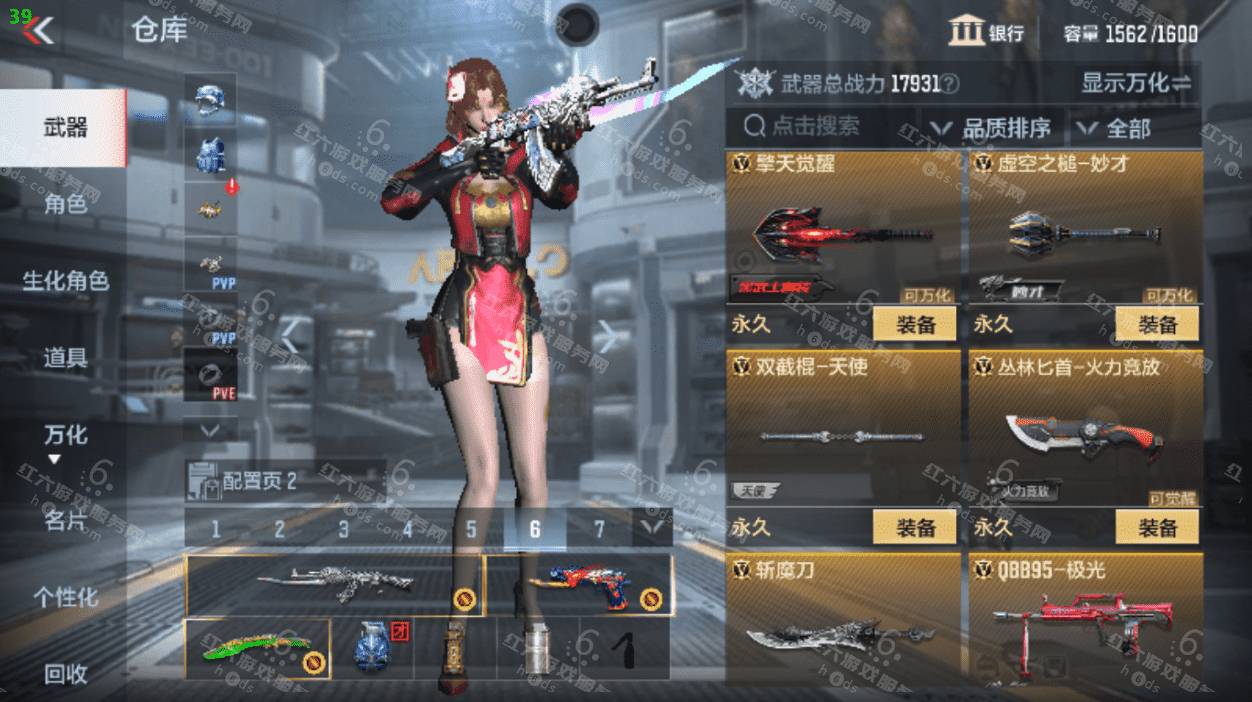Open the 品质排序 sort dropdown

pyautogui.click(x=992, y=128)
